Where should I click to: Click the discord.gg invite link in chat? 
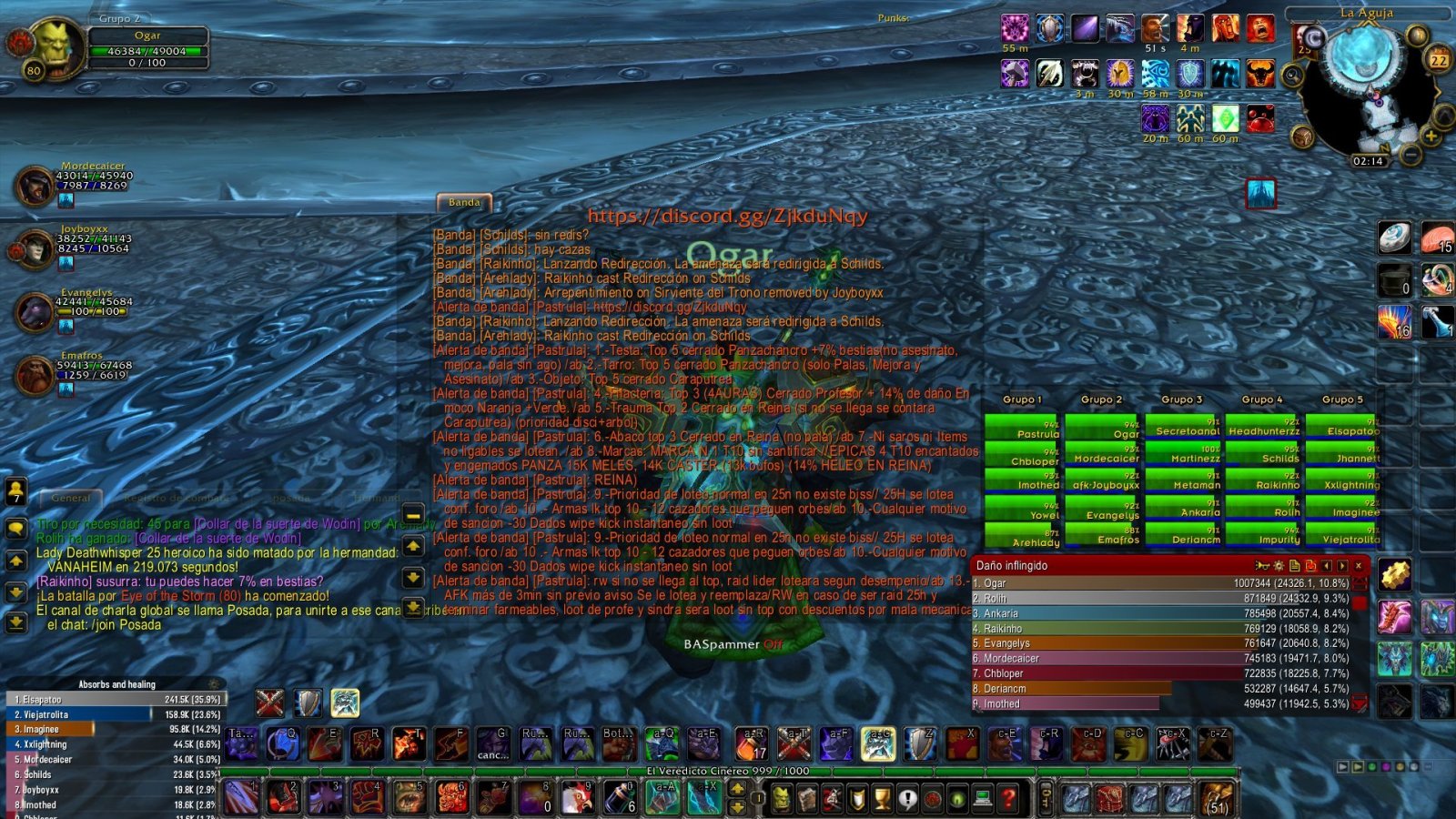[x=728, y=217]
